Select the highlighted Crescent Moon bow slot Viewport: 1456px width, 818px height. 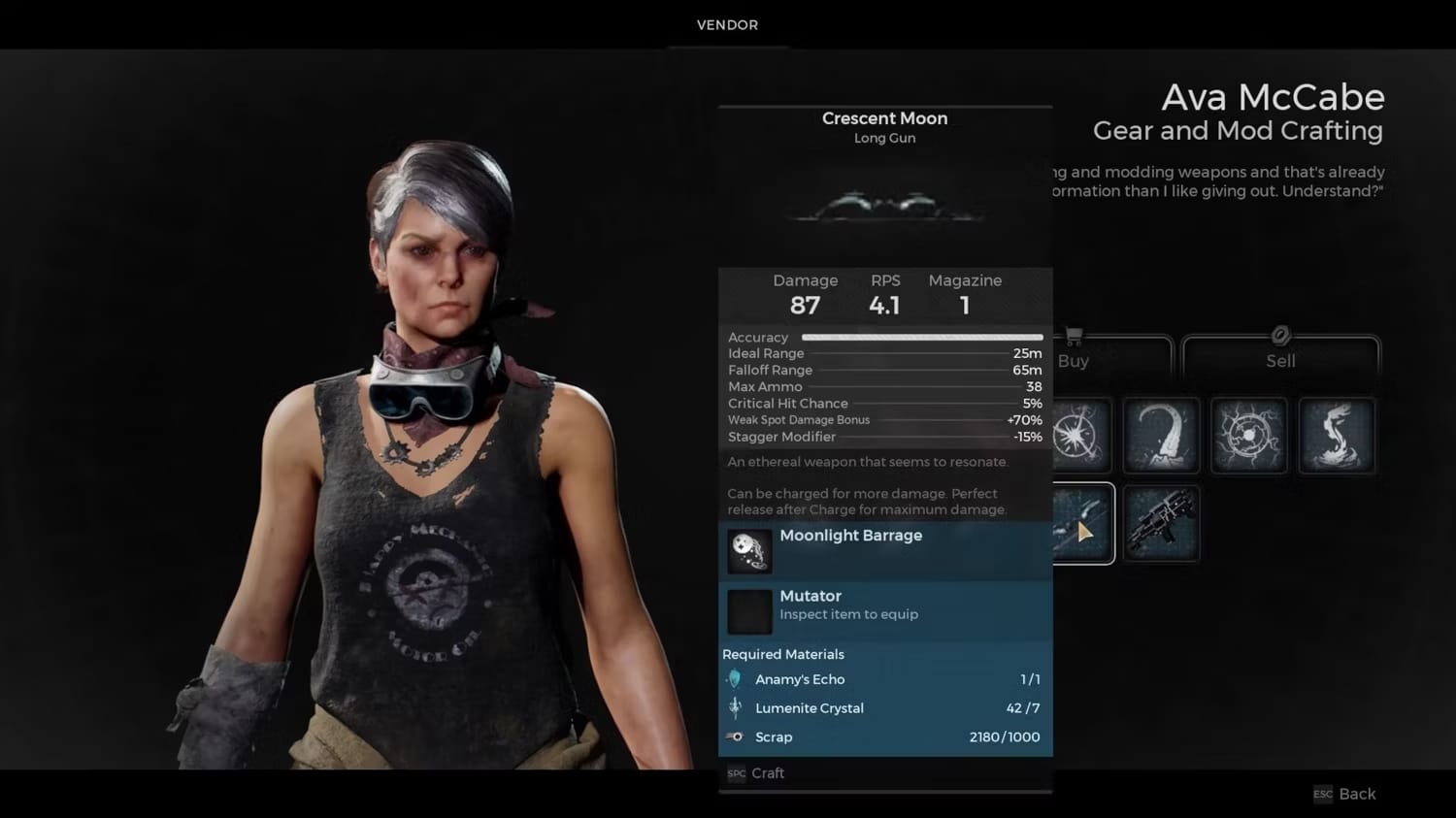1081,524
